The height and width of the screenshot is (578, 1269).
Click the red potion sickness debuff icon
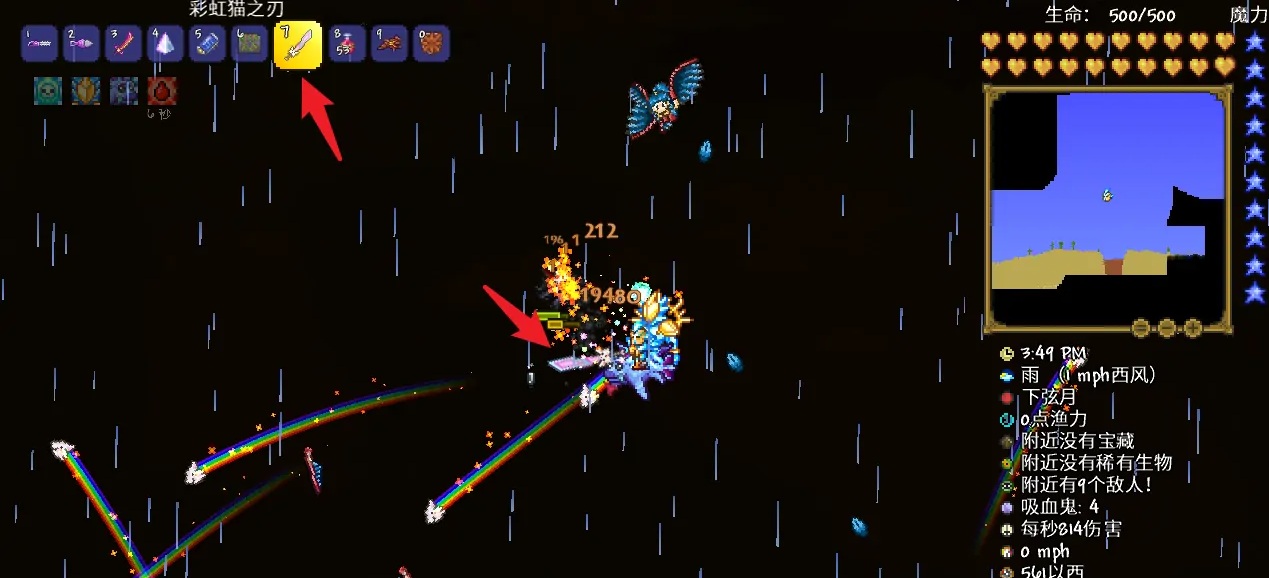(x=162, y=91)
